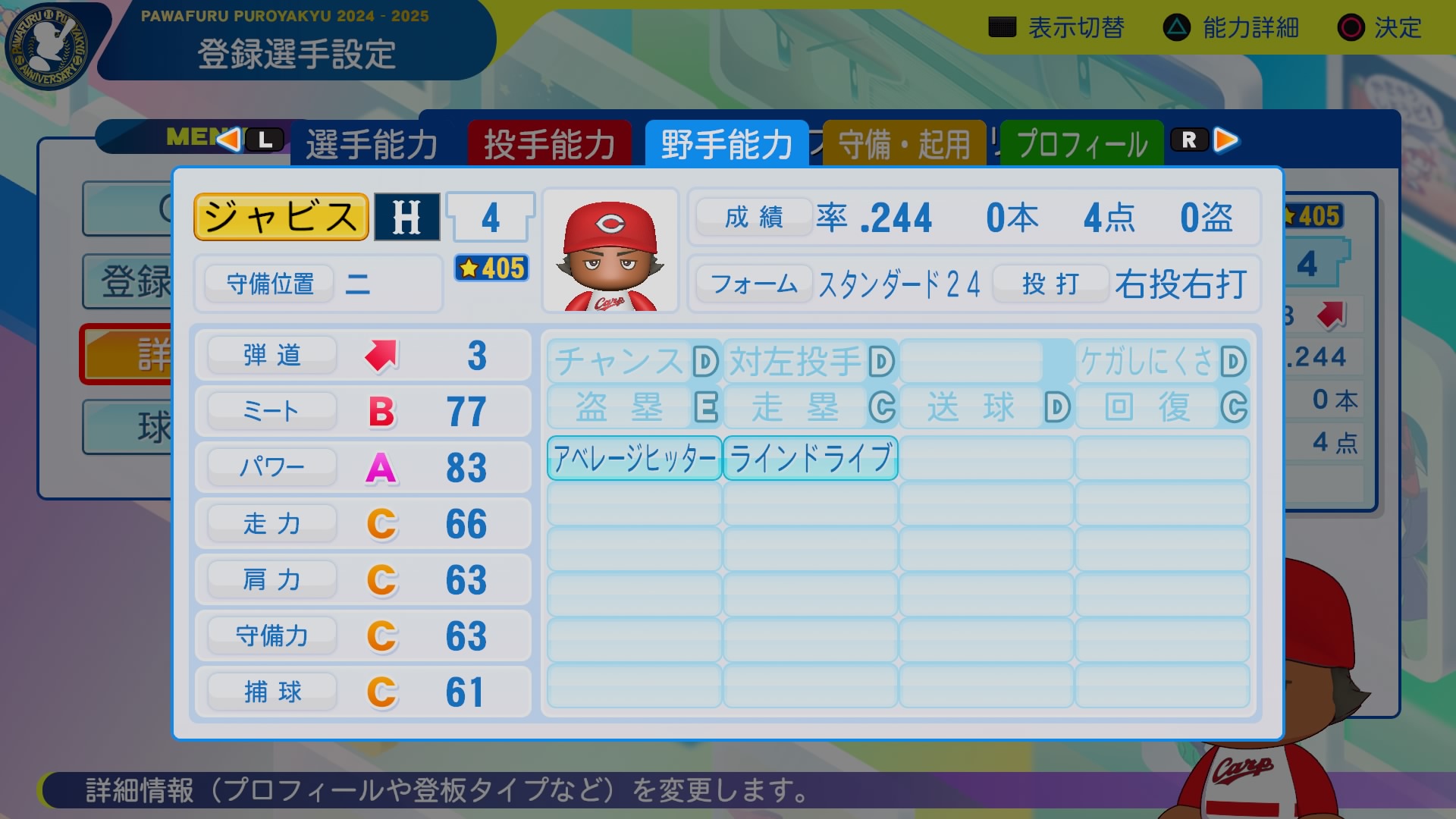Open the 守備位置 position selector
Image resolution: width=1456 pixels, height=819 pixels.
click(x=271, y=283)
